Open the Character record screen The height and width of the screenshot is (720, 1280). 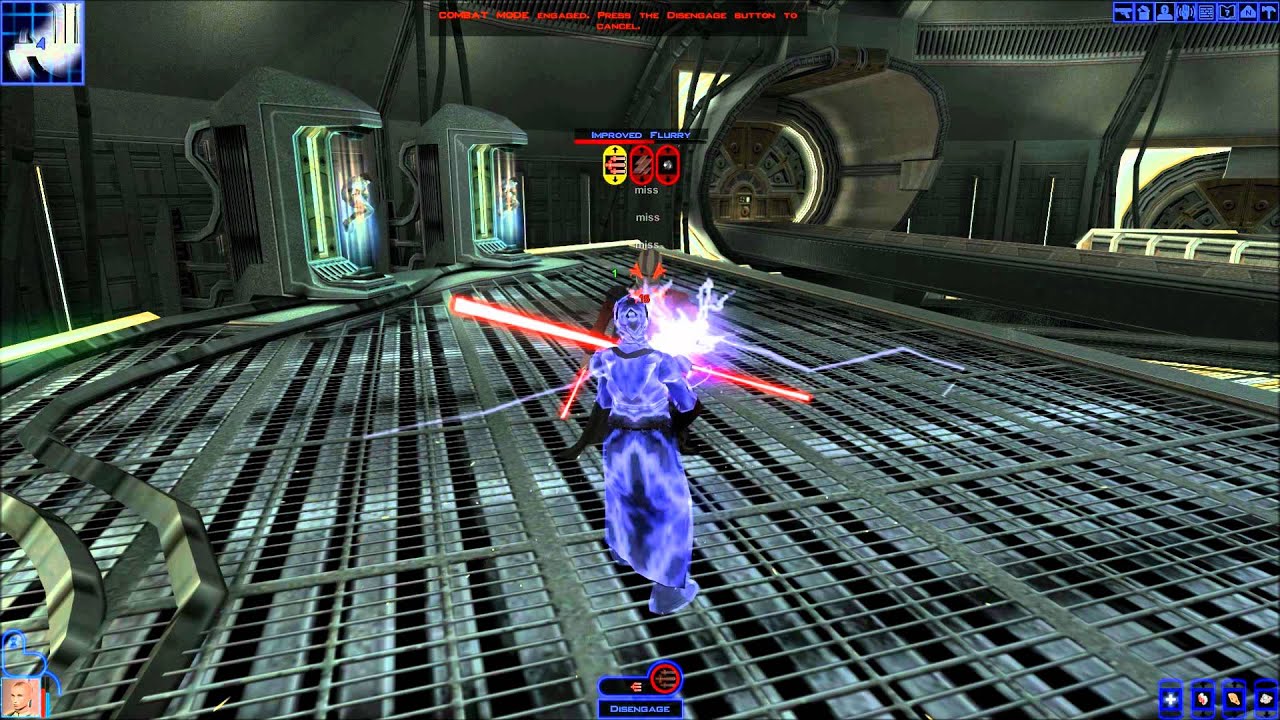tap(1165, 13)
